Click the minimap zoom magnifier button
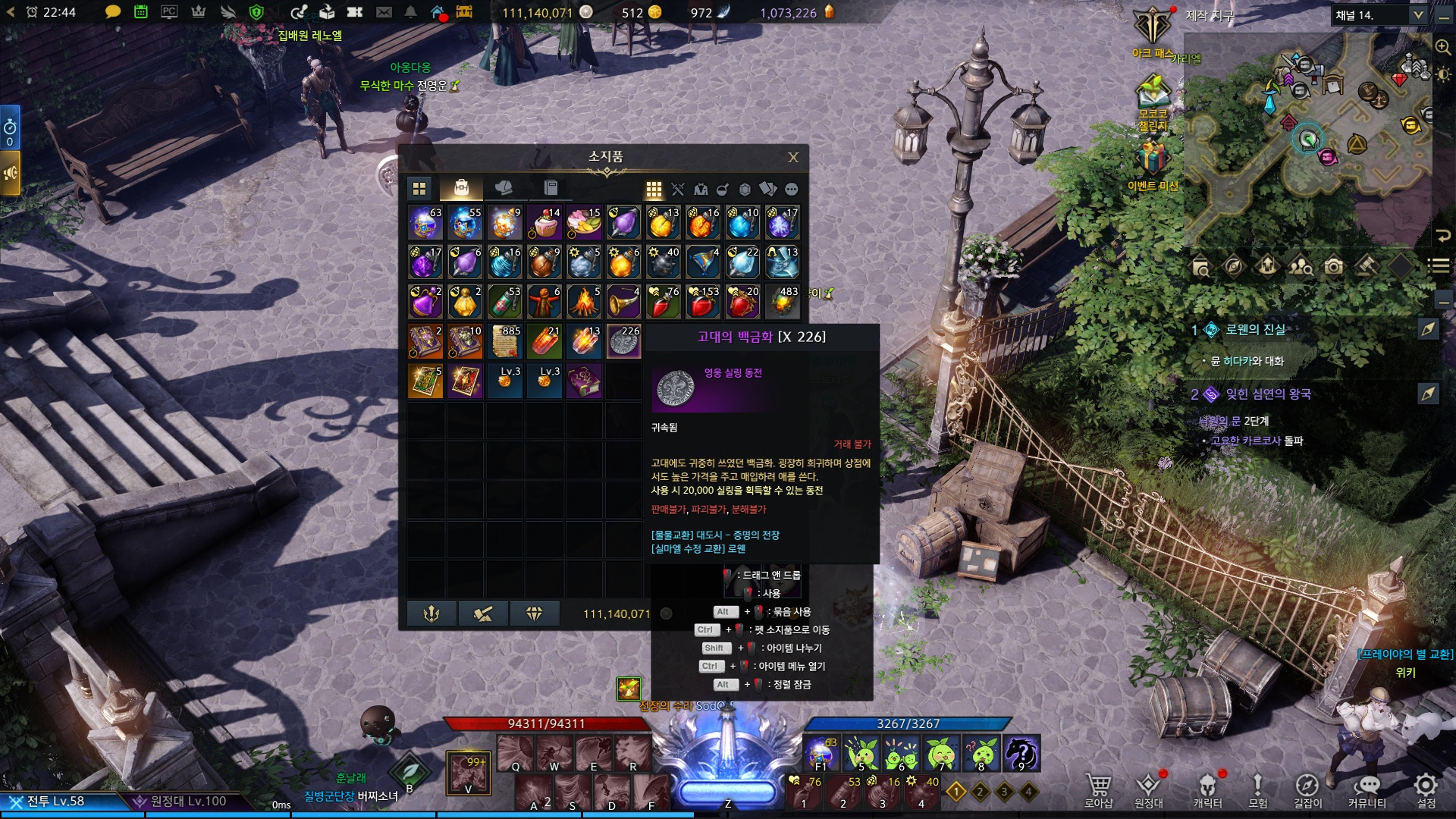 tap(1442, 46)
